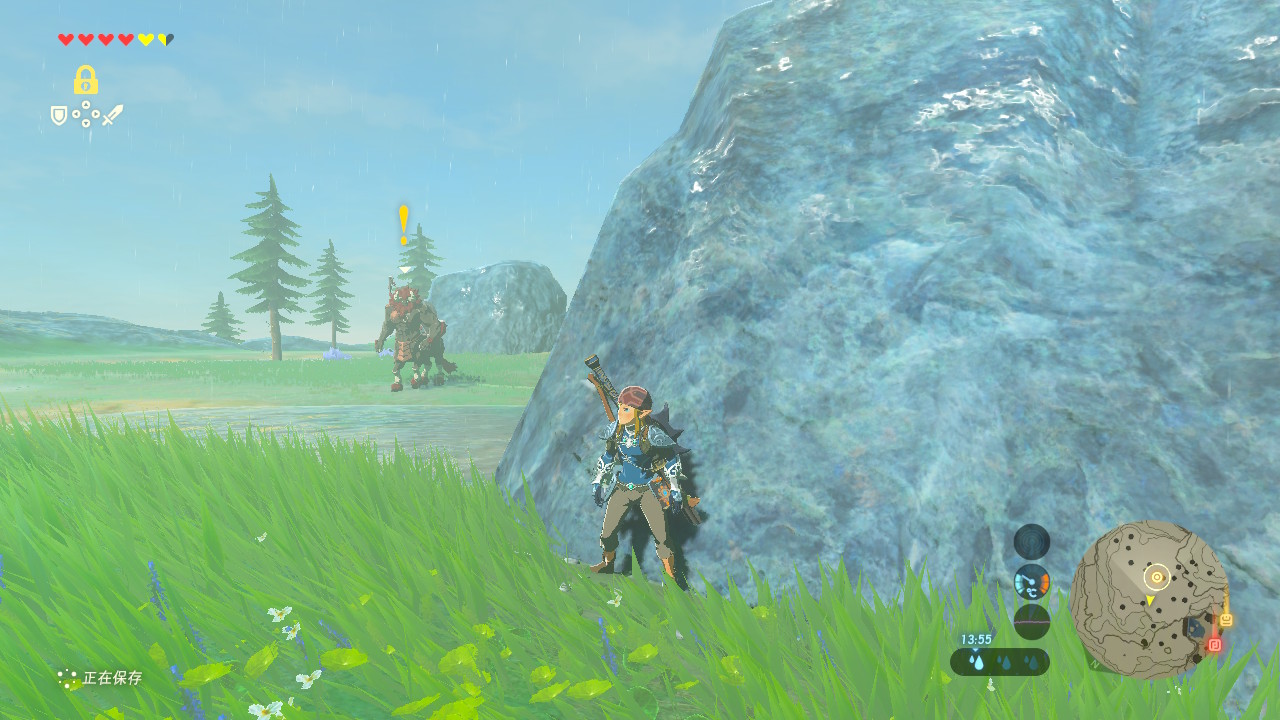Open the circular minimap
Screen dimensions: 1280x720
coord(1148,600)
